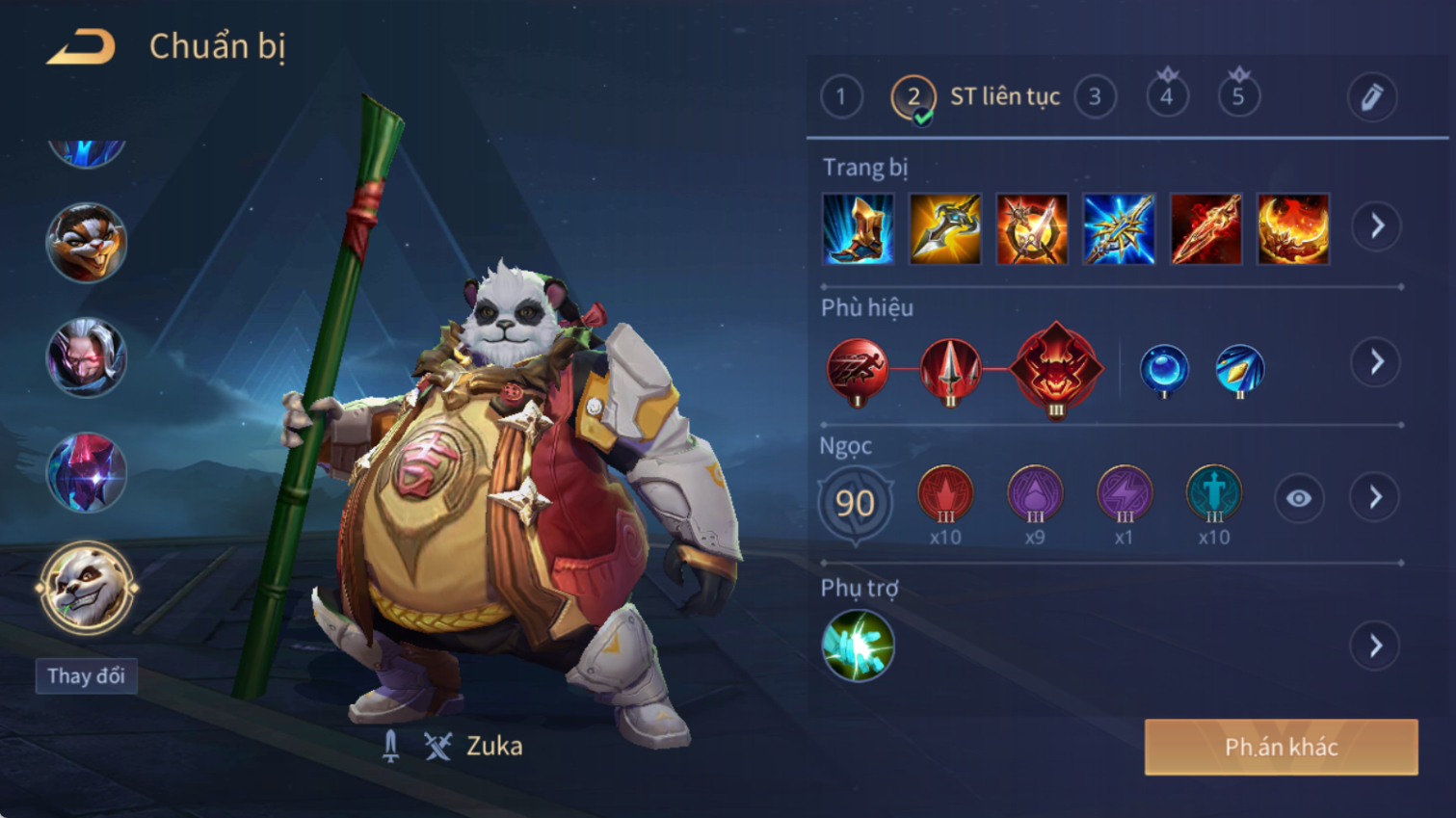
Task: Open the Phản khác button
Action: pyautogui.click(x=1281, y=747)
